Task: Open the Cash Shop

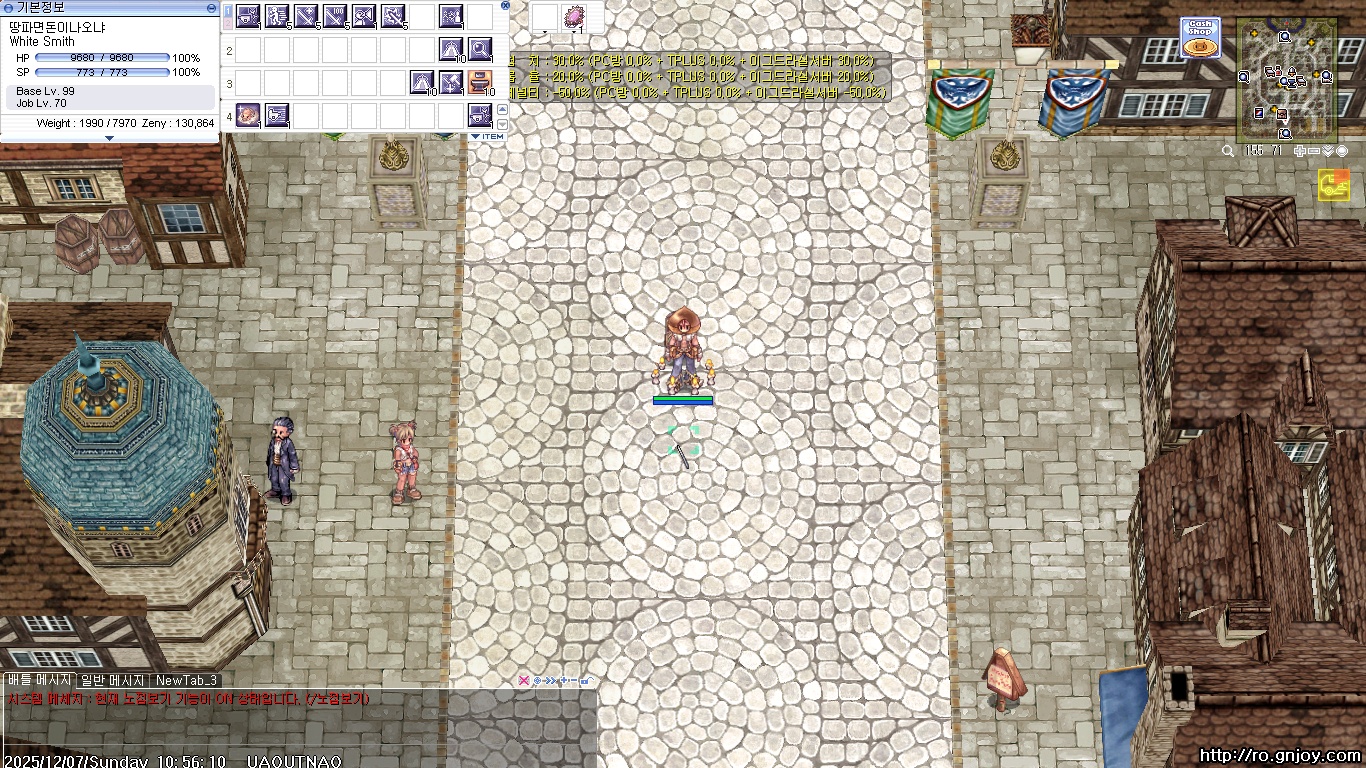Action: [1200, 37]
